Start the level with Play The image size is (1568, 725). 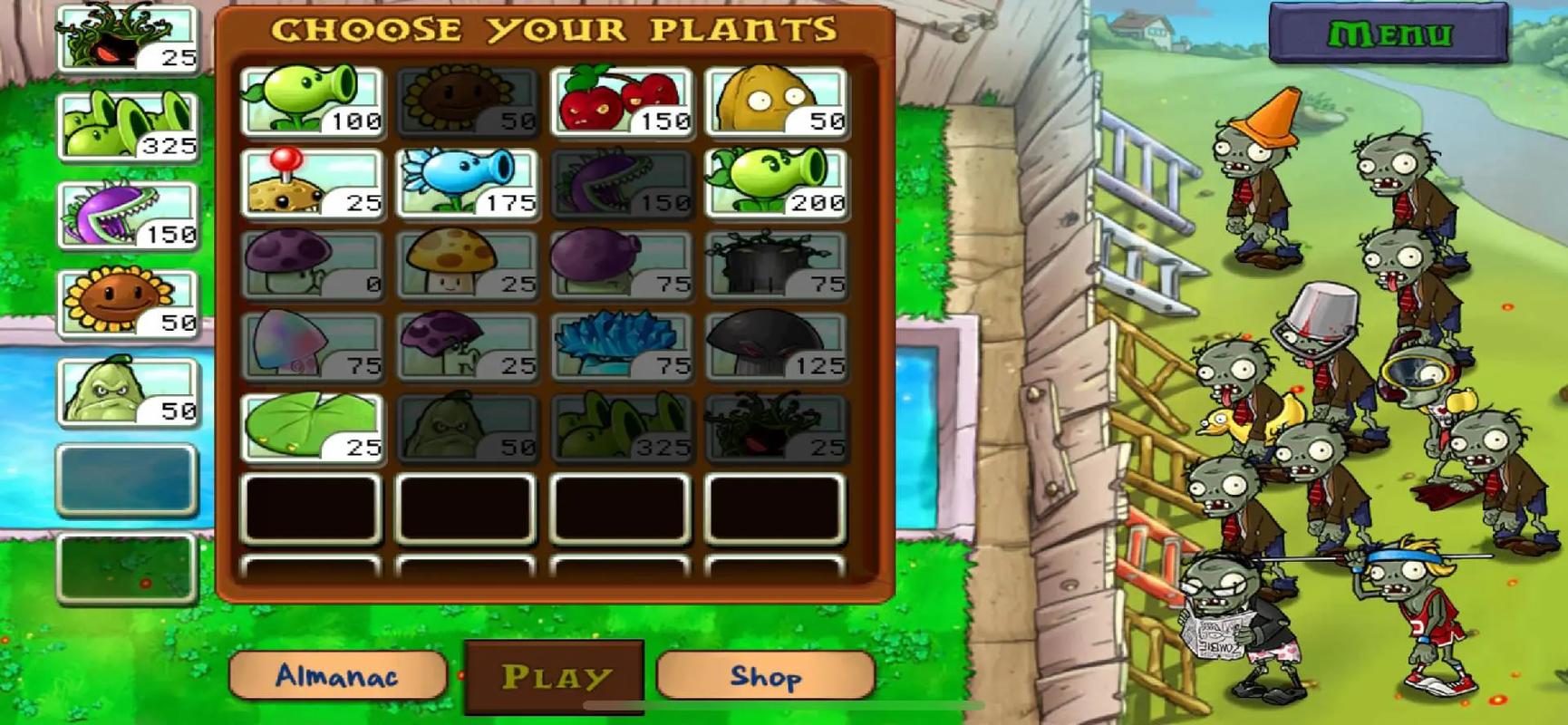click(555, 676)
